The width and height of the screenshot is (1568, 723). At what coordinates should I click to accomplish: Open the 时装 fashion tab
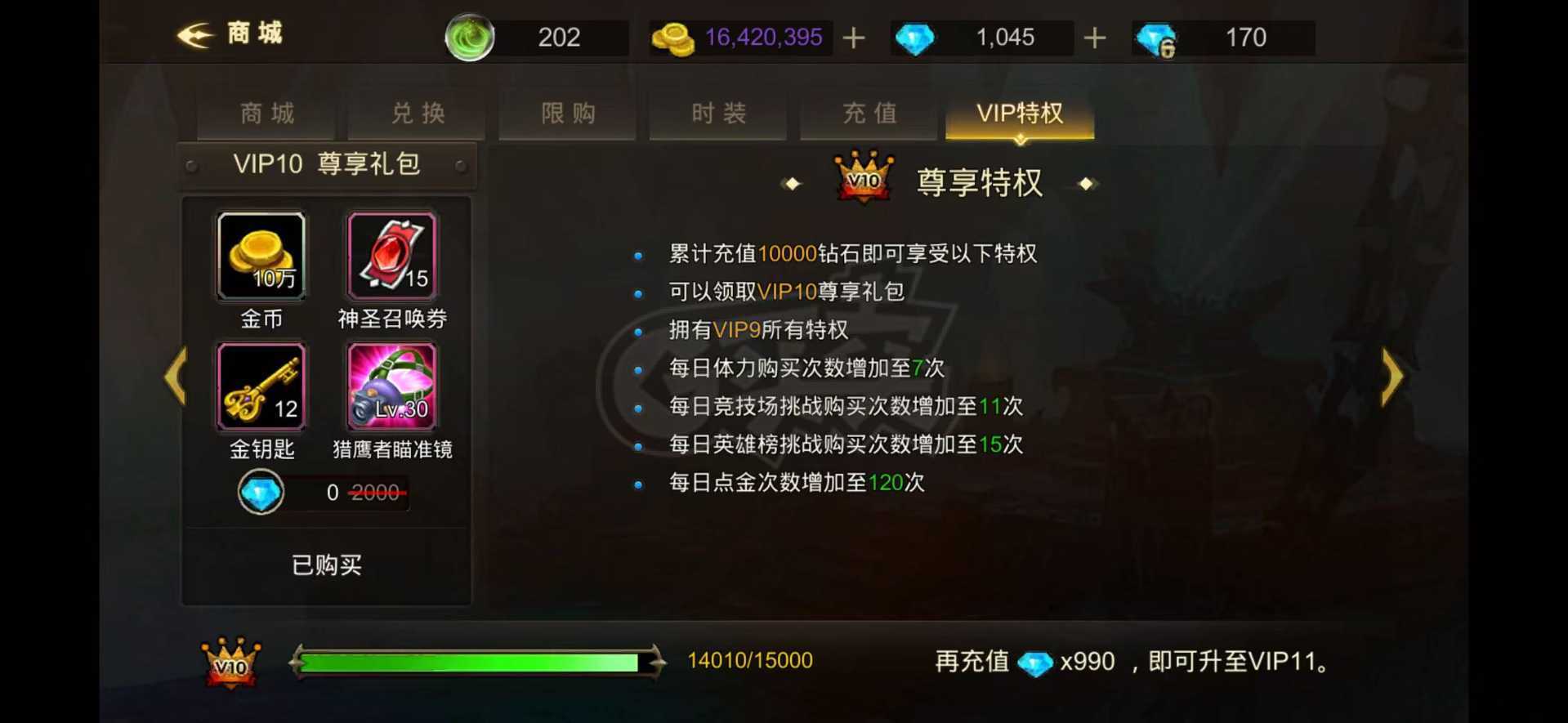coord(717,114)
